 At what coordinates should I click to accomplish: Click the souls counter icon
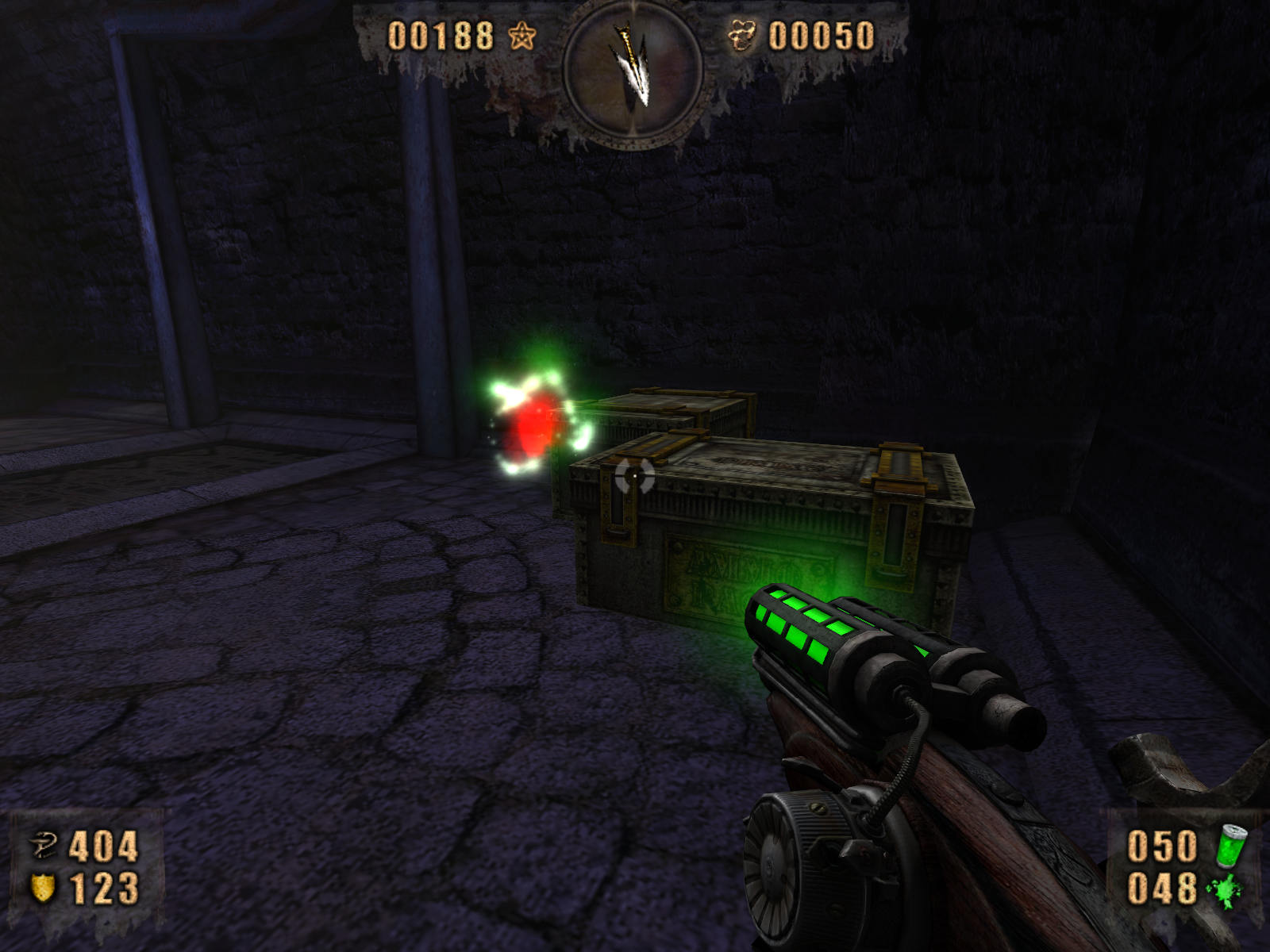click(x=744, y=36)
